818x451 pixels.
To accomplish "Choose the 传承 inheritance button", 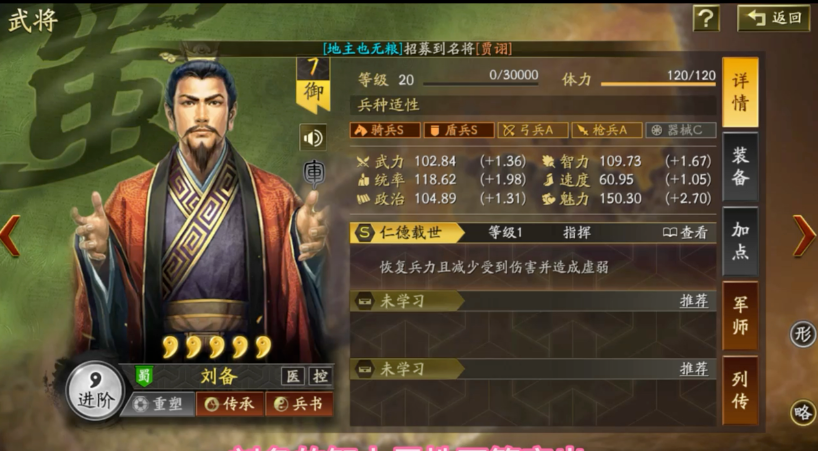I will click(x=230, y=404).
